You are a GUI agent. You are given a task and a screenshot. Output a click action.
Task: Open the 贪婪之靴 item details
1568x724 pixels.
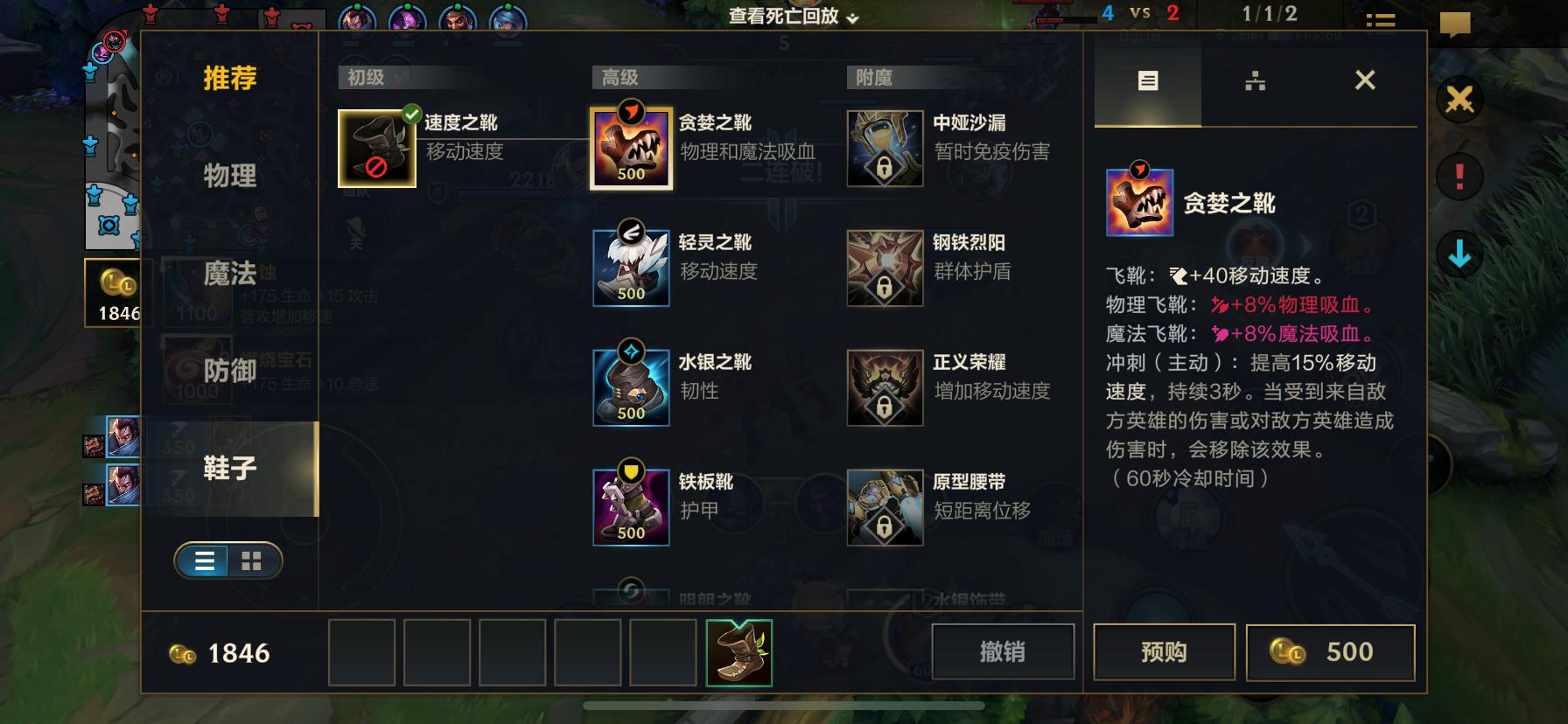tap(630, 147)
